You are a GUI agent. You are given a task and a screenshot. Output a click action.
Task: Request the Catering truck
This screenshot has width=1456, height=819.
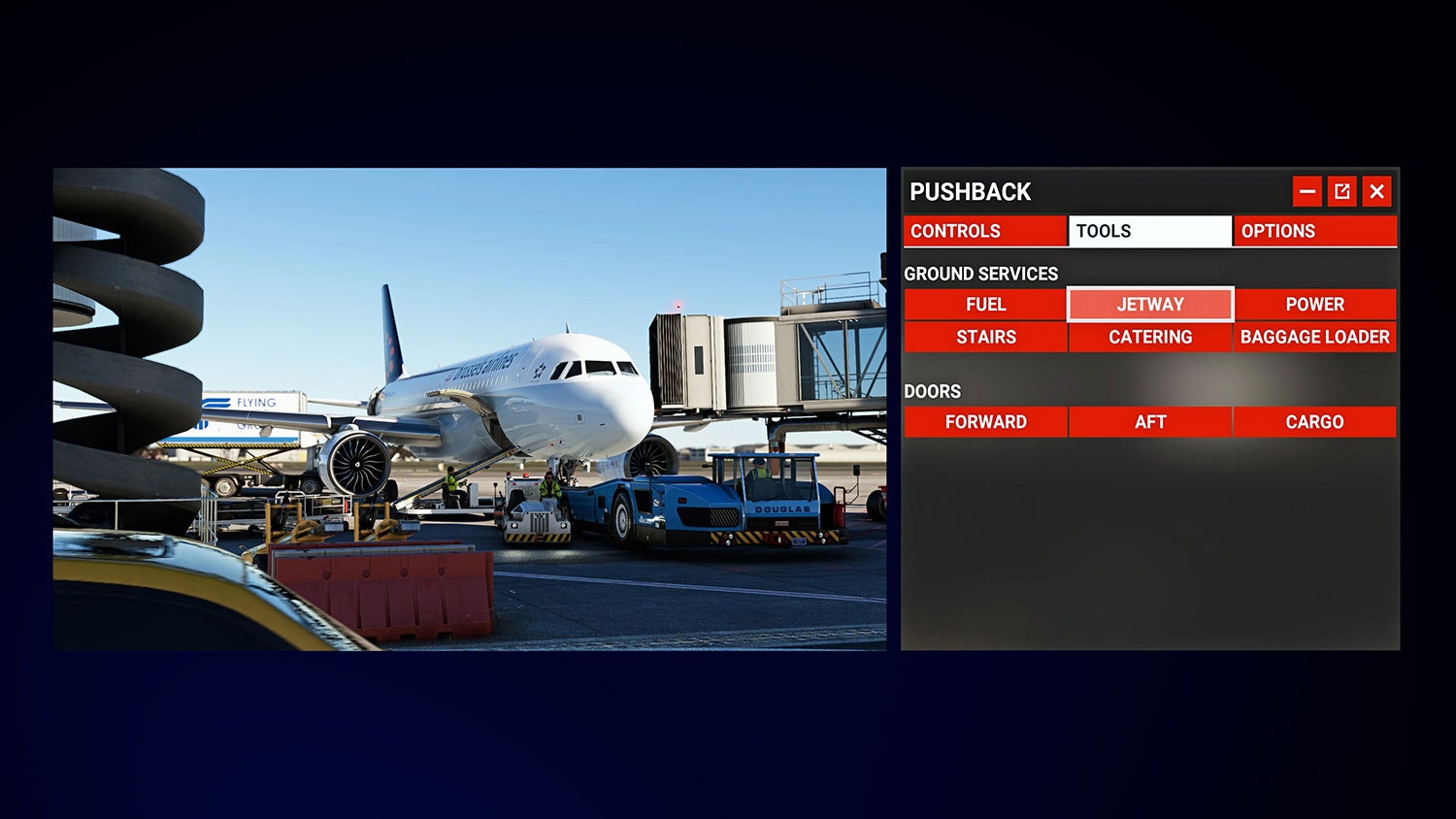click(1150, 338)
